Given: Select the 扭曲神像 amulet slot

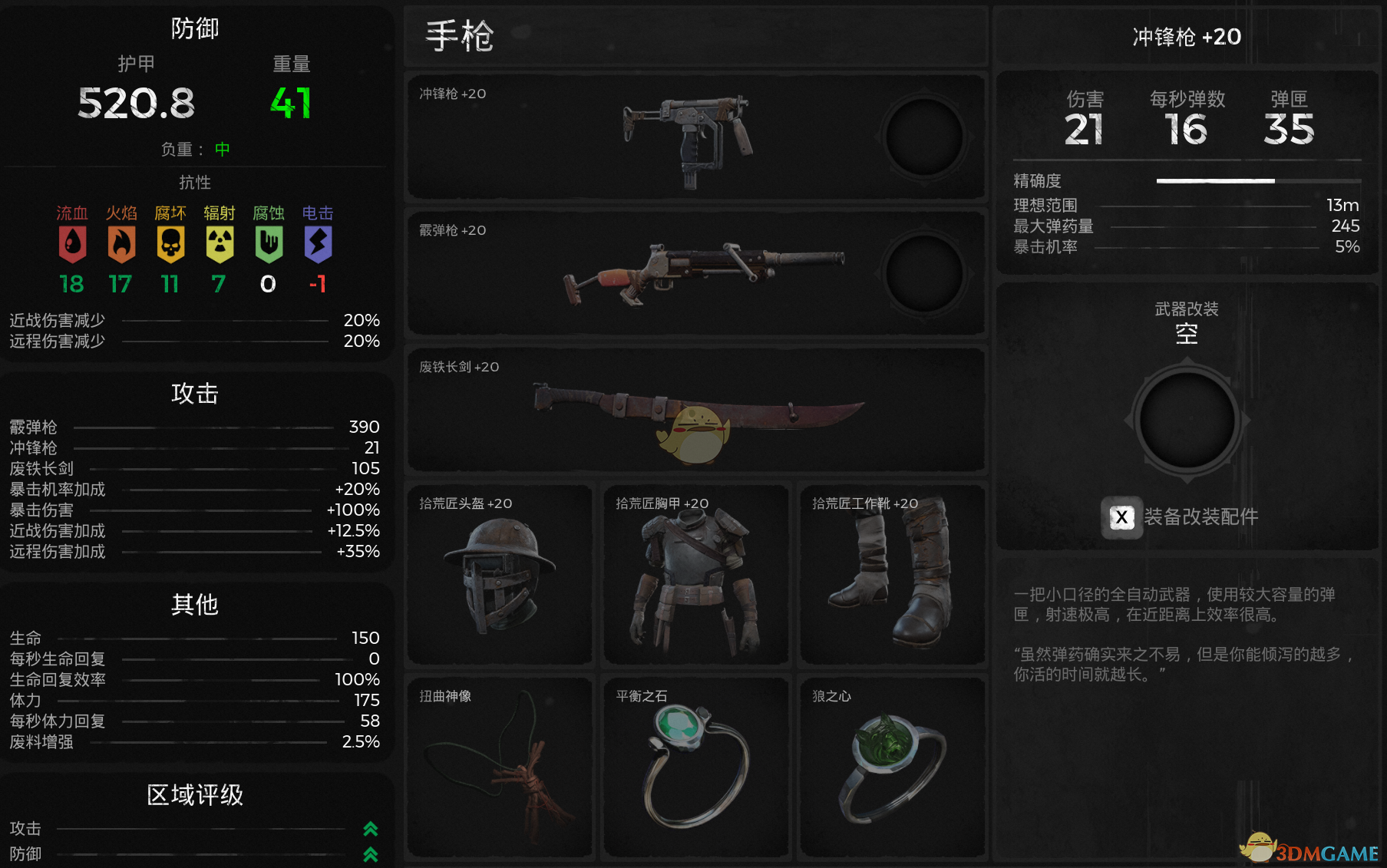Looking at the screenshot, I should pos(500,766).
